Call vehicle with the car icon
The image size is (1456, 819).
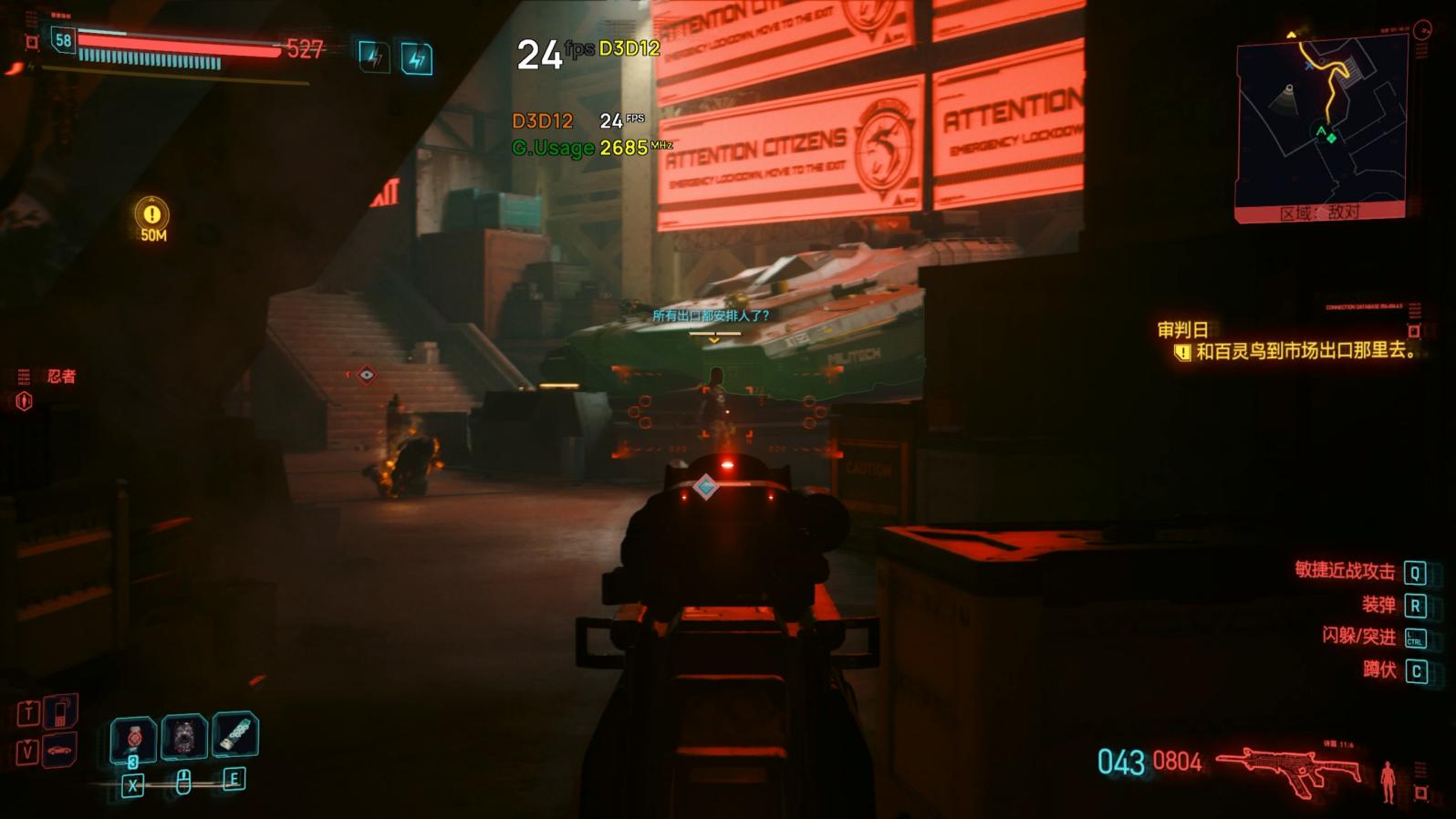pos(60,751)
